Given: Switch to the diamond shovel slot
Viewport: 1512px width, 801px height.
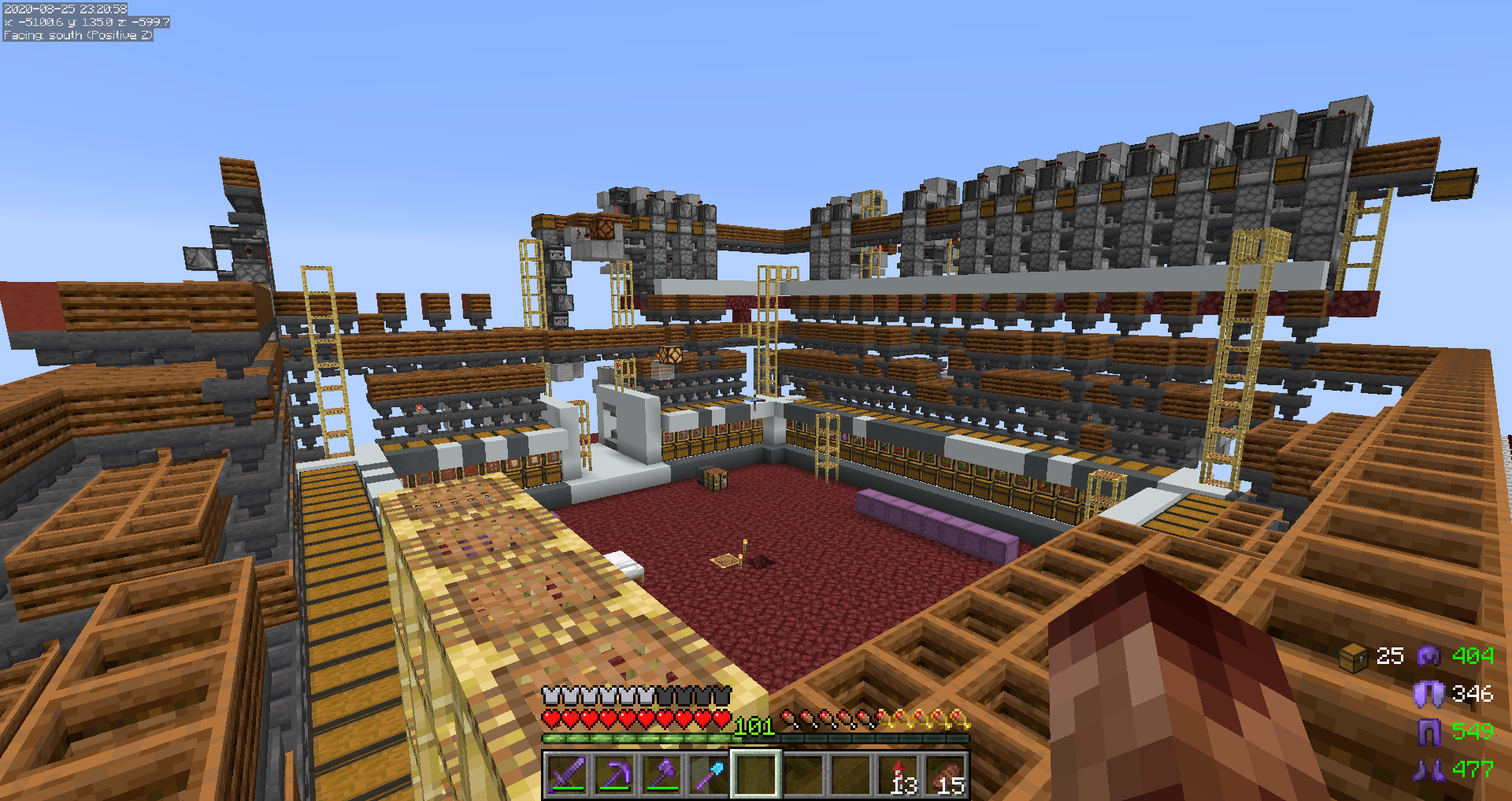Looking at the screenshot, I should click(708, 774).
